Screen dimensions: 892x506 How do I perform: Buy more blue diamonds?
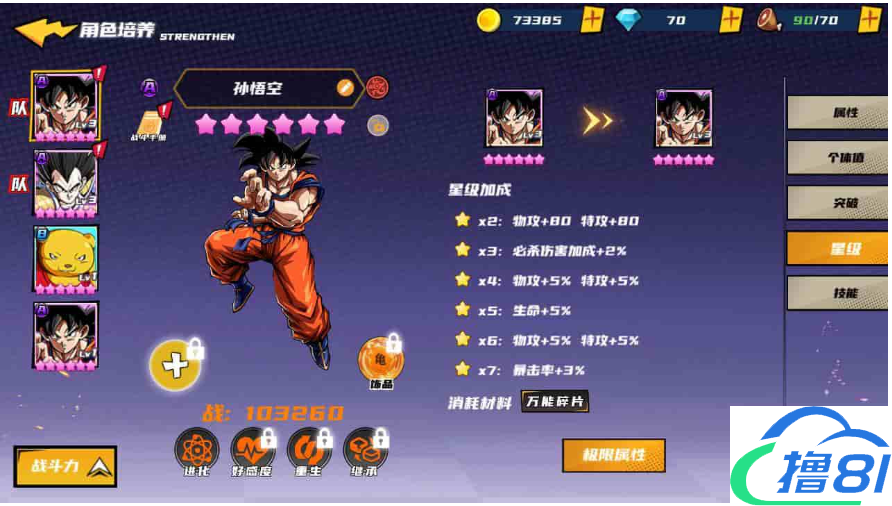pos(731,19)
